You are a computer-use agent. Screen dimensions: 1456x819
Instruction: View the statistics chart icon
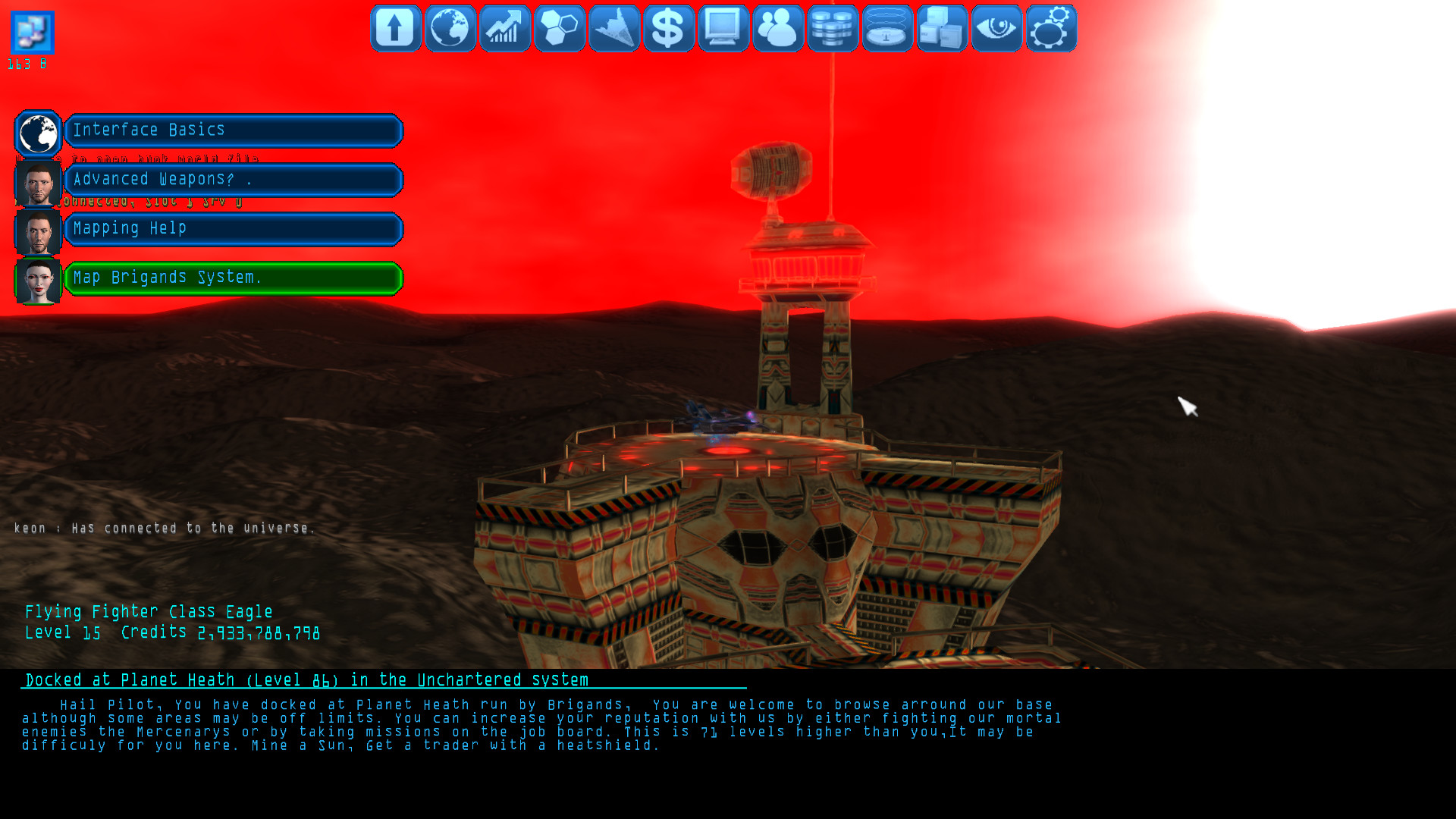[504, 28]
